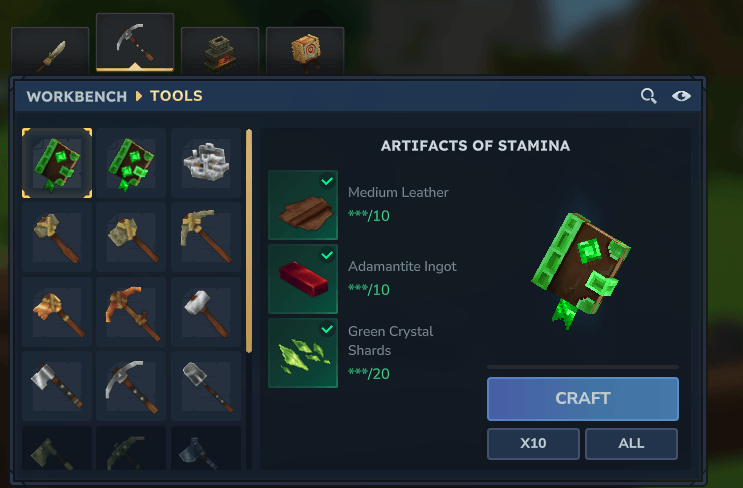Choose the X10 craft quantity button
The width and height of the screenshot is (743, 488).
533,443
